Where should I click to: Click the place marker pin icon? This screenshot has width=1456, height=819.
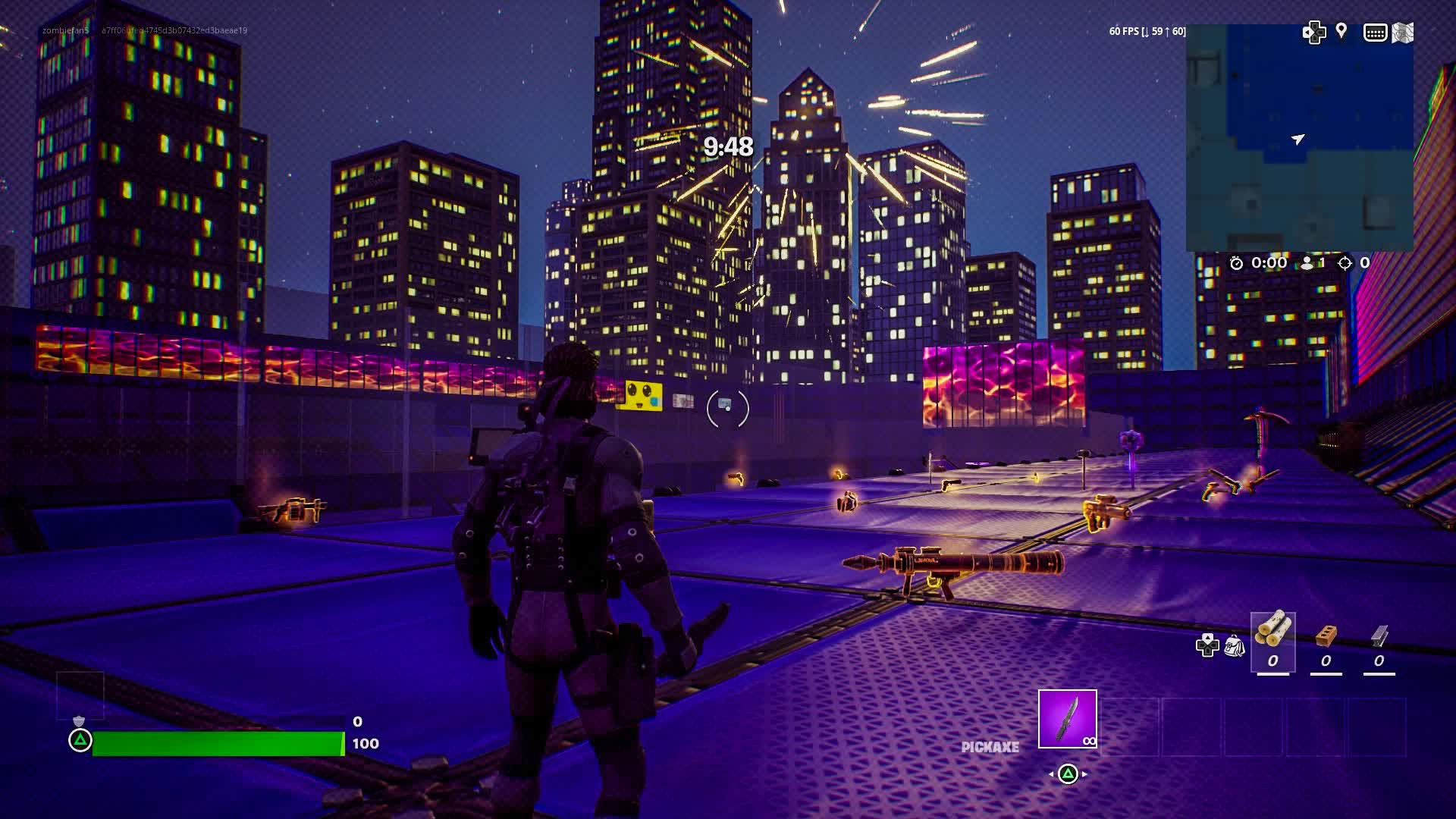click(x=1341, y=33)
